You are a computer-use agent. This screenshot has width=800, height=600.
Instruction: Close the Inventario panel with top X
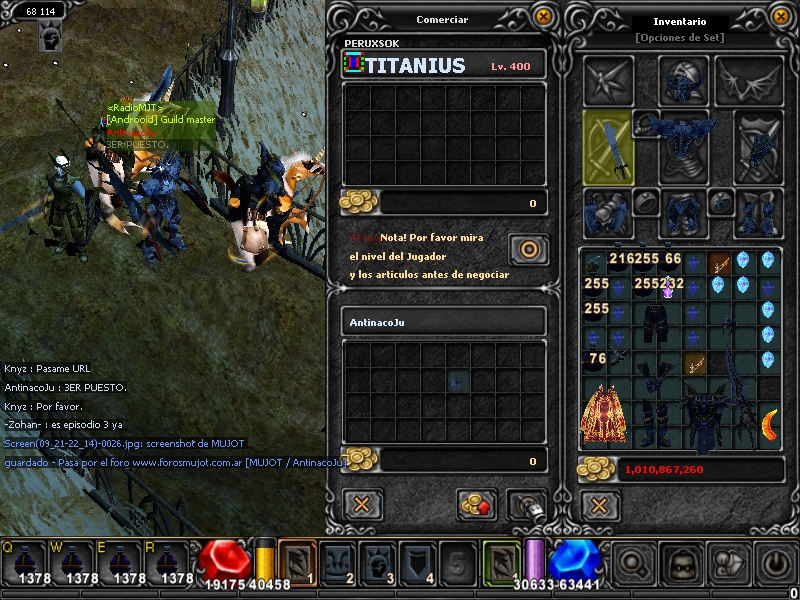click(781, 16)
